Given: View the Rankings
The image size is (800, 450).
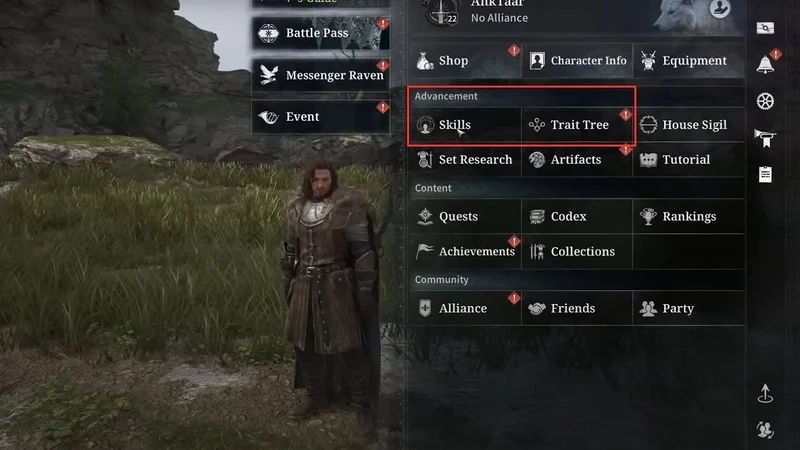Looking at the screenshot, I should [688, 217].
